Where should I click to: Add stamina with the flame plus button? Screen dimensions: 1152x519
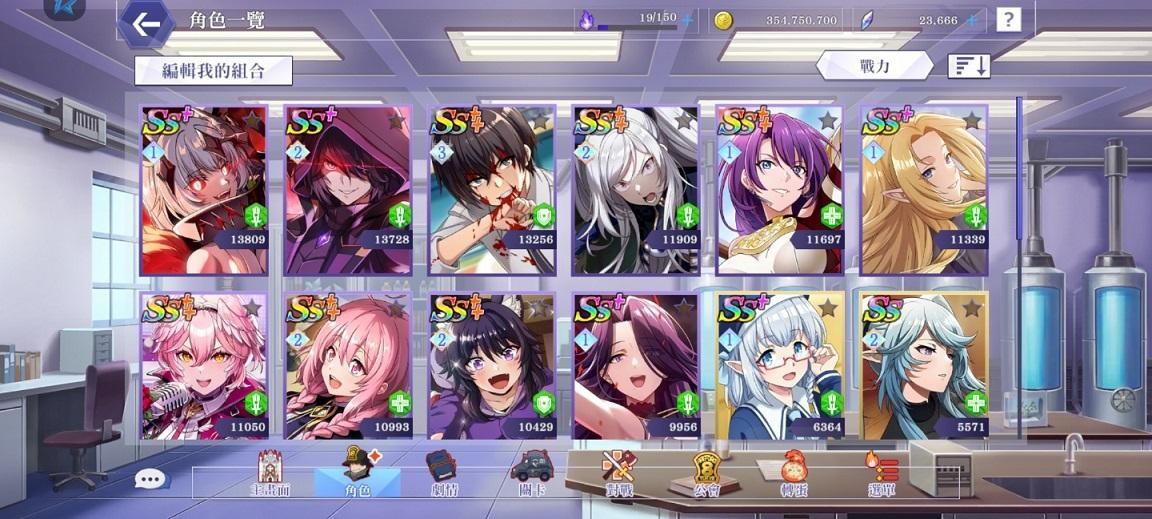687,20
